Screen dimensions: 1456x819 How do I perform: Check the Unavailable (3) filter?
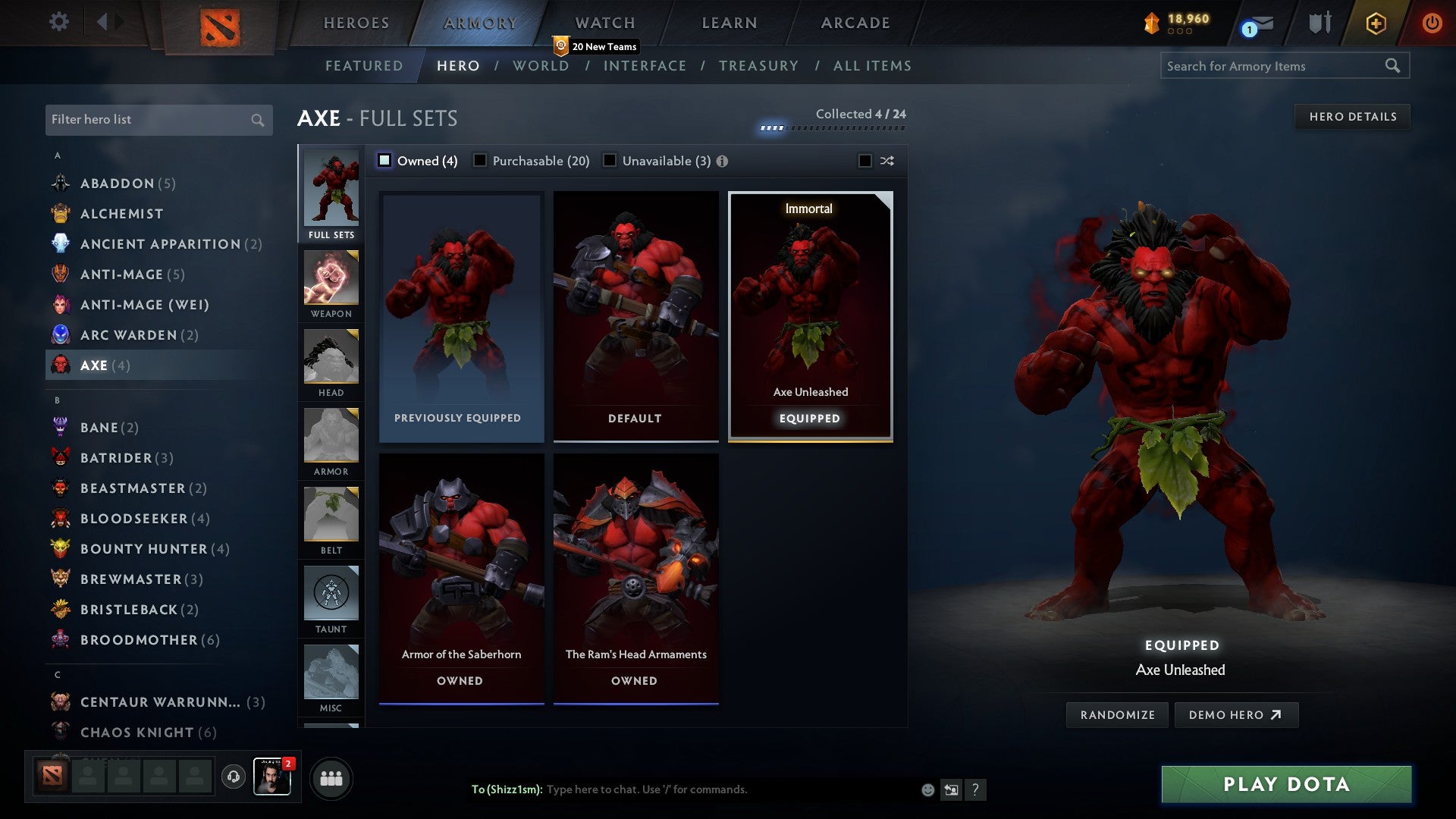[x=610, y=161]
